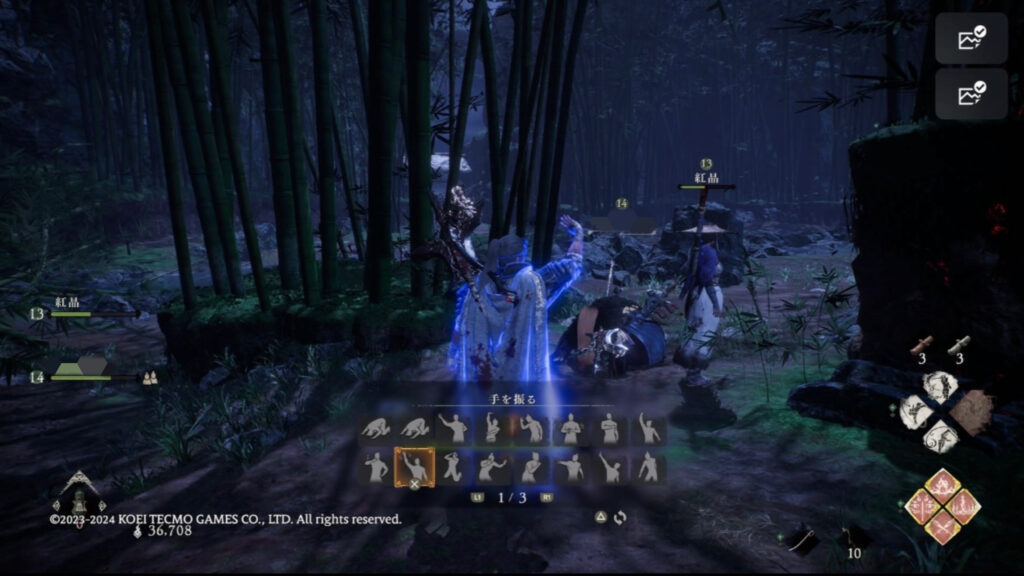Select the white scroll item
This screenshot has height=576, width=1024.
[x=960, y=345]
